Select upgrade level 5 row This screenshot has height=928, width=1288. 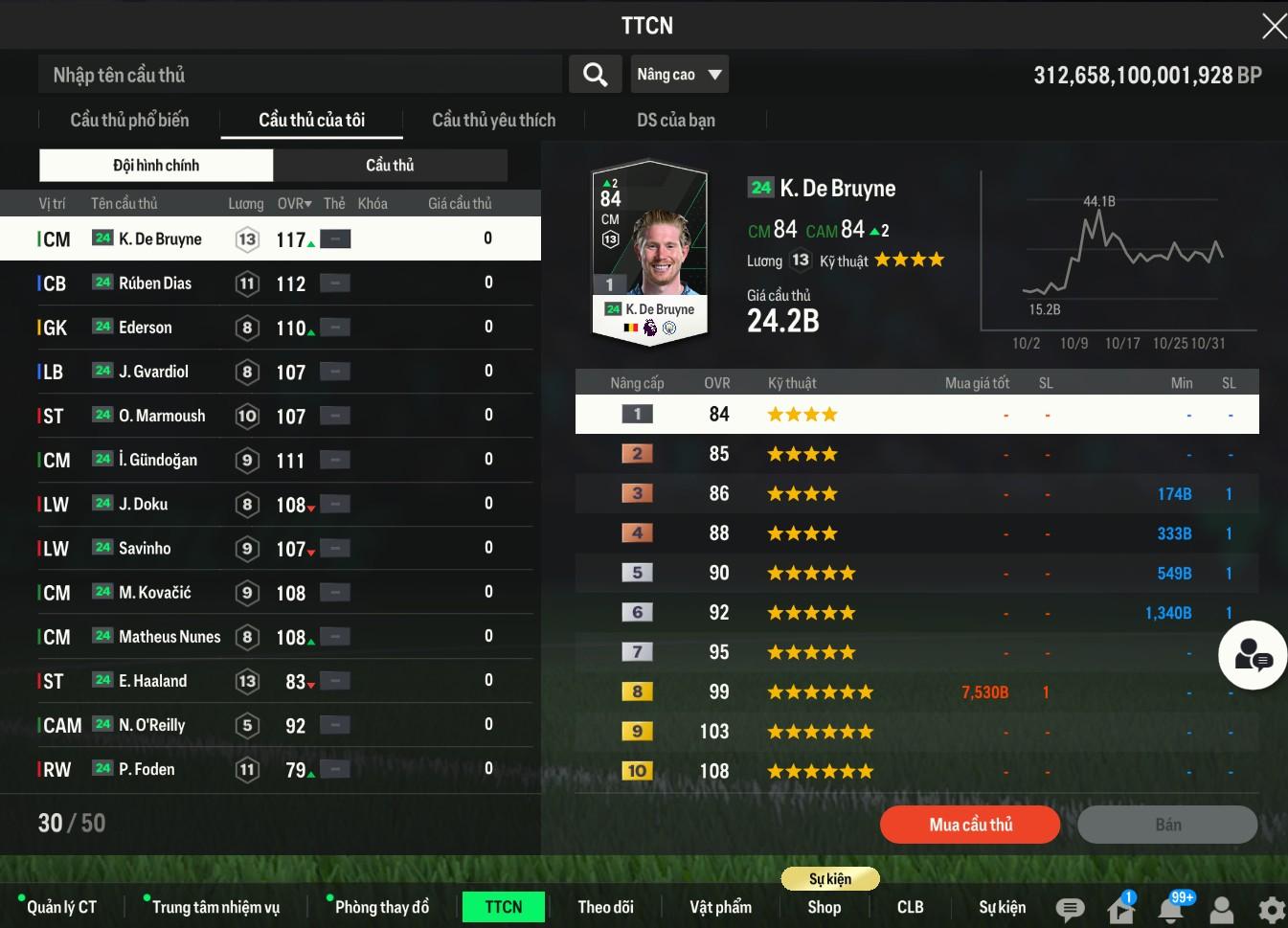(x=916, y=573)
